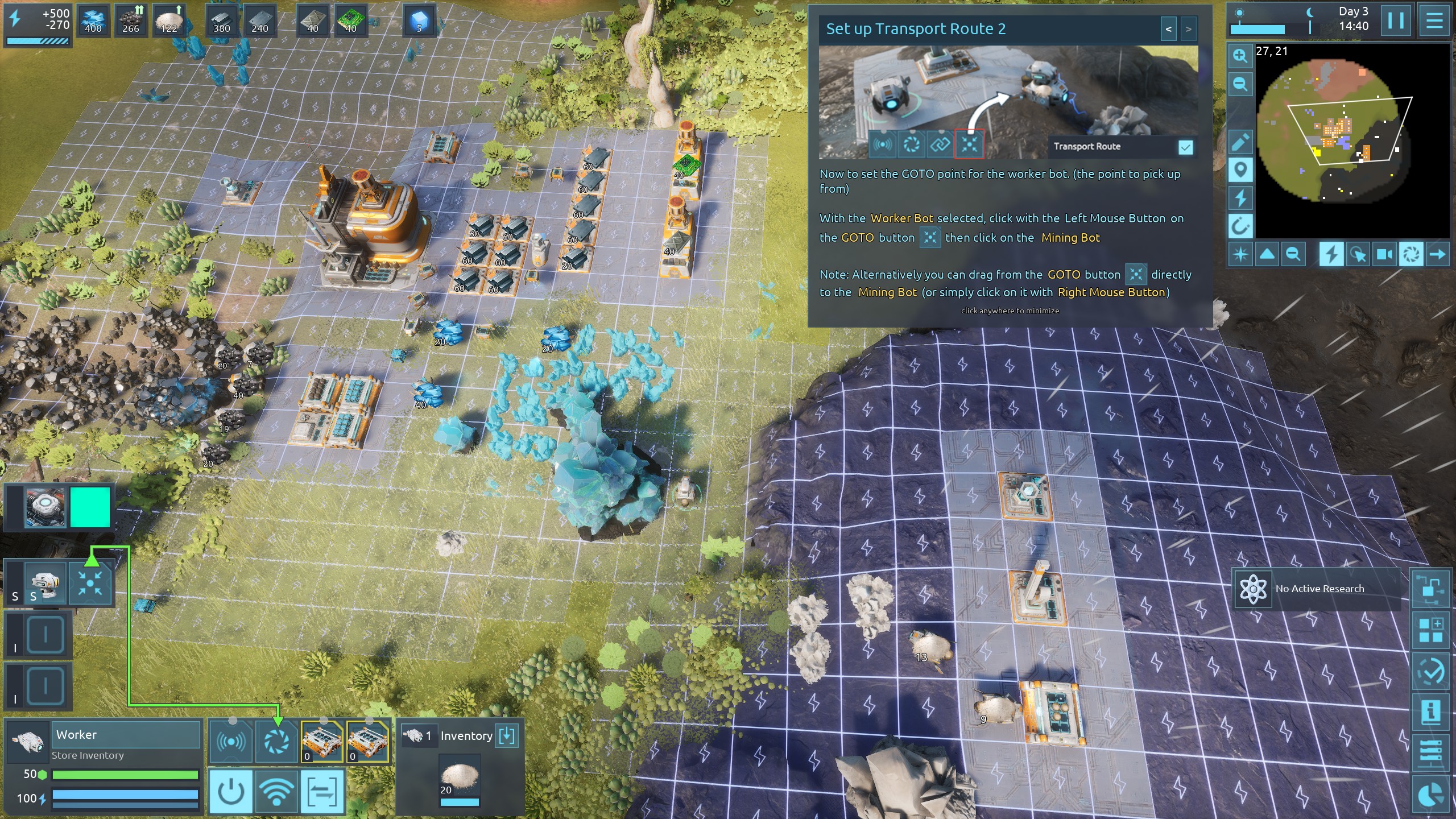Toggle the worker's power button
The image size is (1456, 819).
[231, 791]
